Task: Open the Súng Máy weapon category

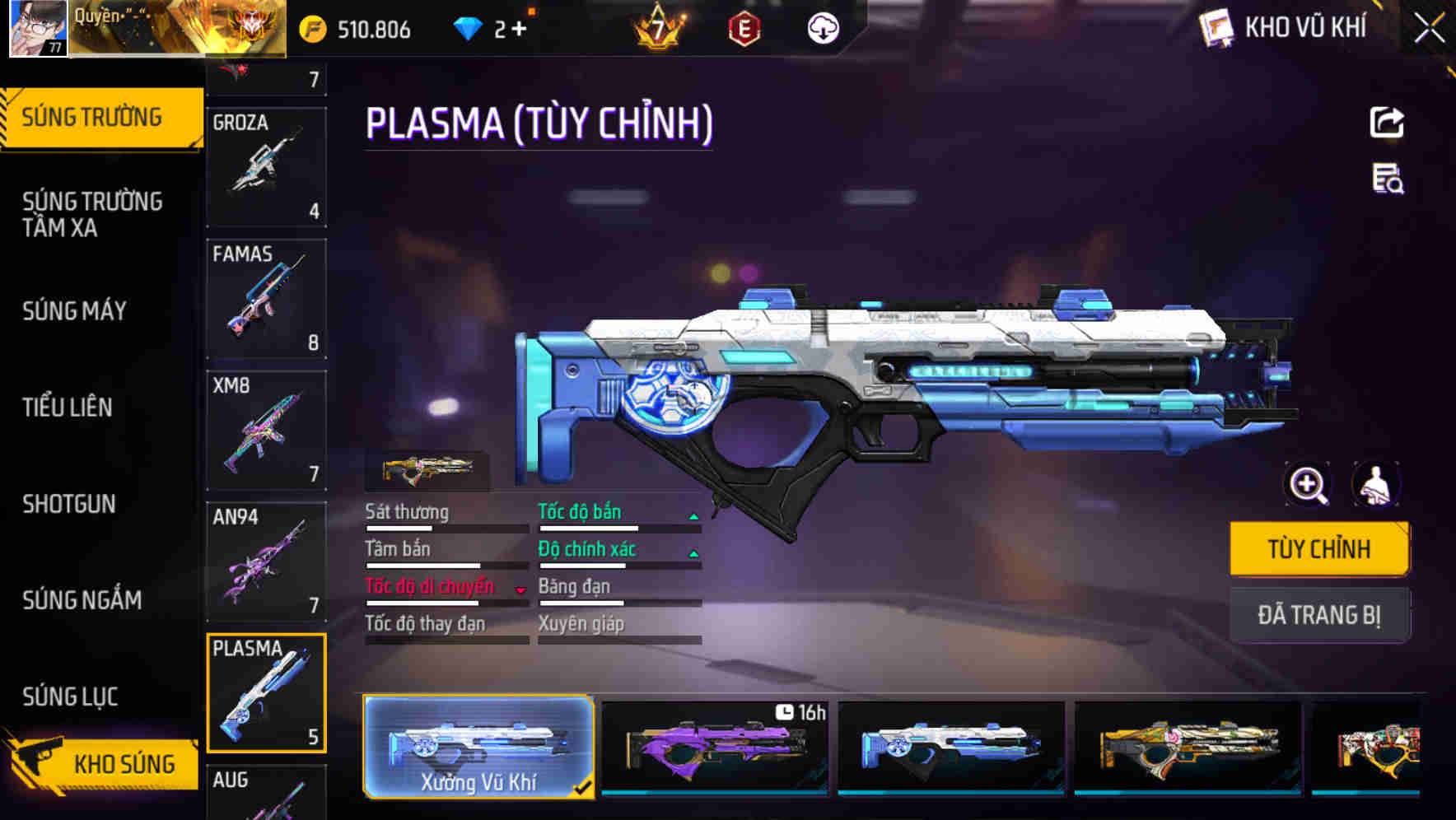Action: click(x=75, y=310)
